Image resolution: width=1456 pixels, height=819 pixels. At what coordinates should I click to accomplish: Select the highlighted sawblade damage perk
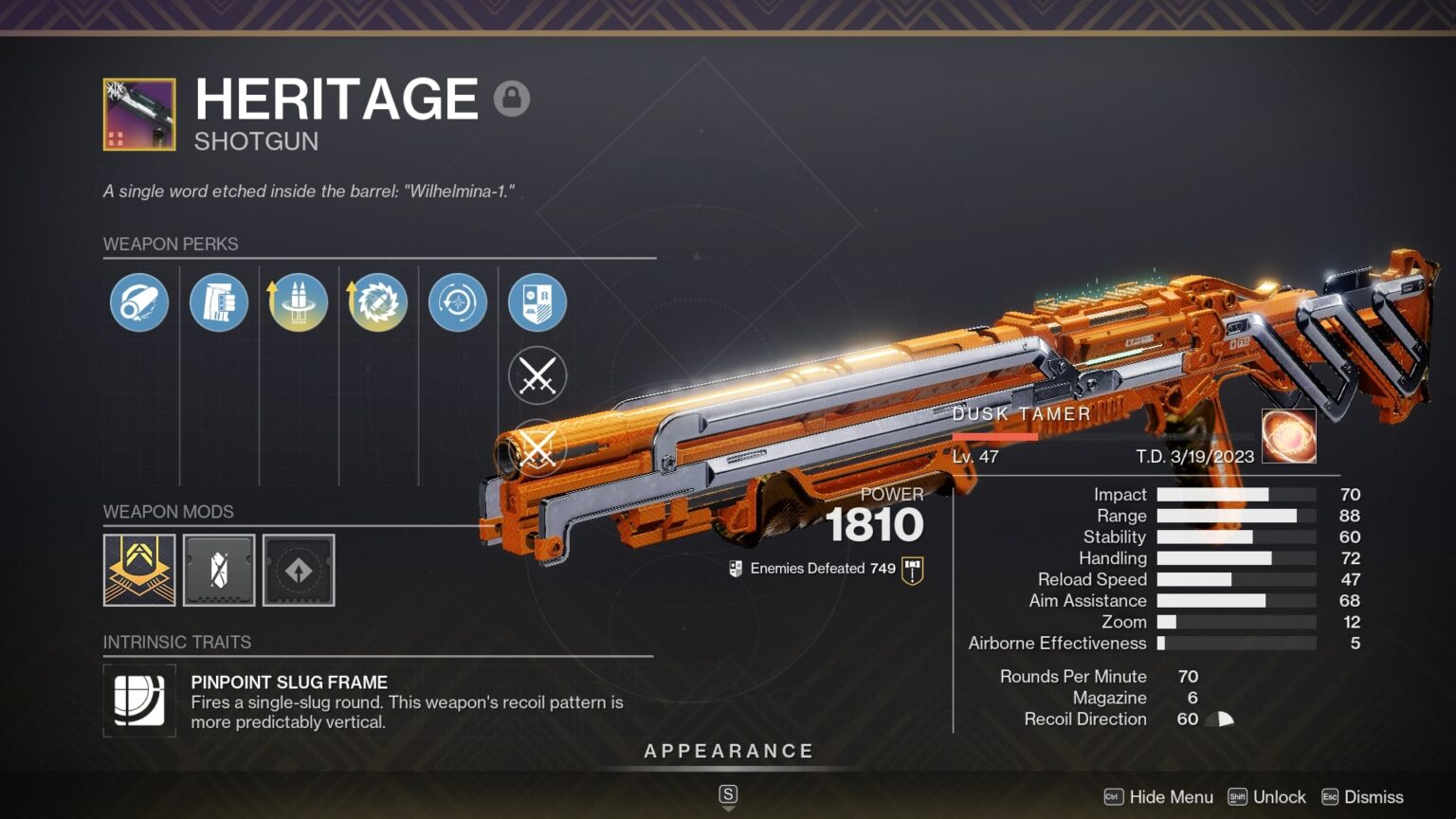pyautogui.click(x=377, y=301)
